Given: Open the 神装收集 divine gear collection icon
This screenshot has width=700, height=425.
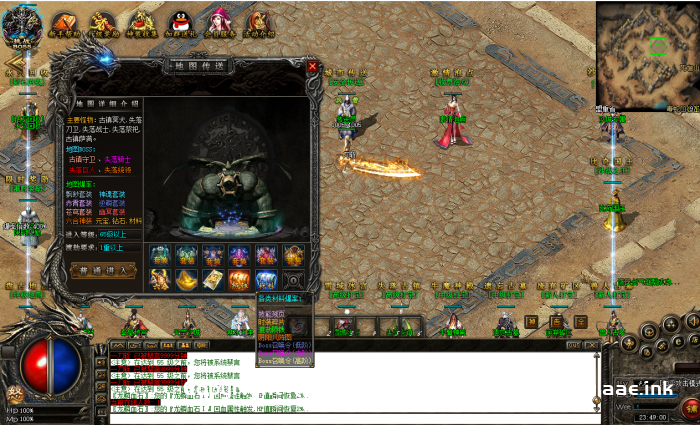Looking at the screenshot, I should [x=142, y=23].
